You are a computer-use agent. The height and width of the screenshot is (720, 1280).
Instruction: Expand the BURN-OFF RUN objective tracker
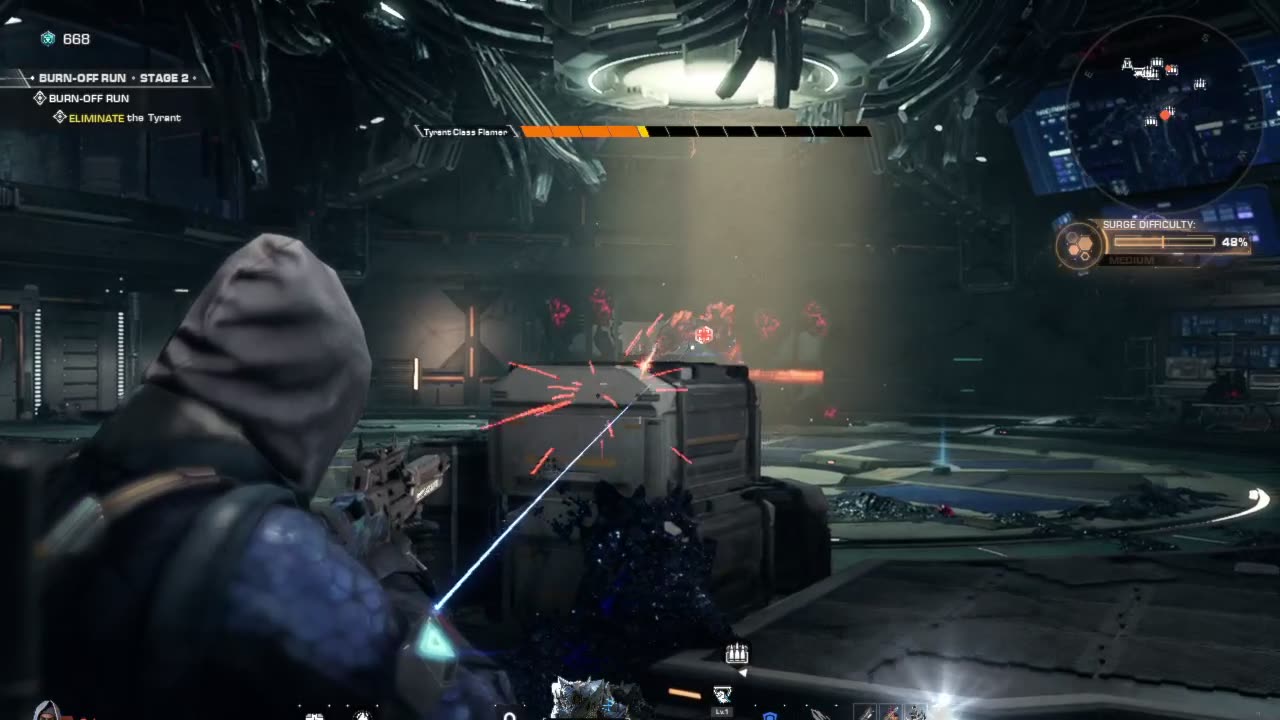(90, 98)
